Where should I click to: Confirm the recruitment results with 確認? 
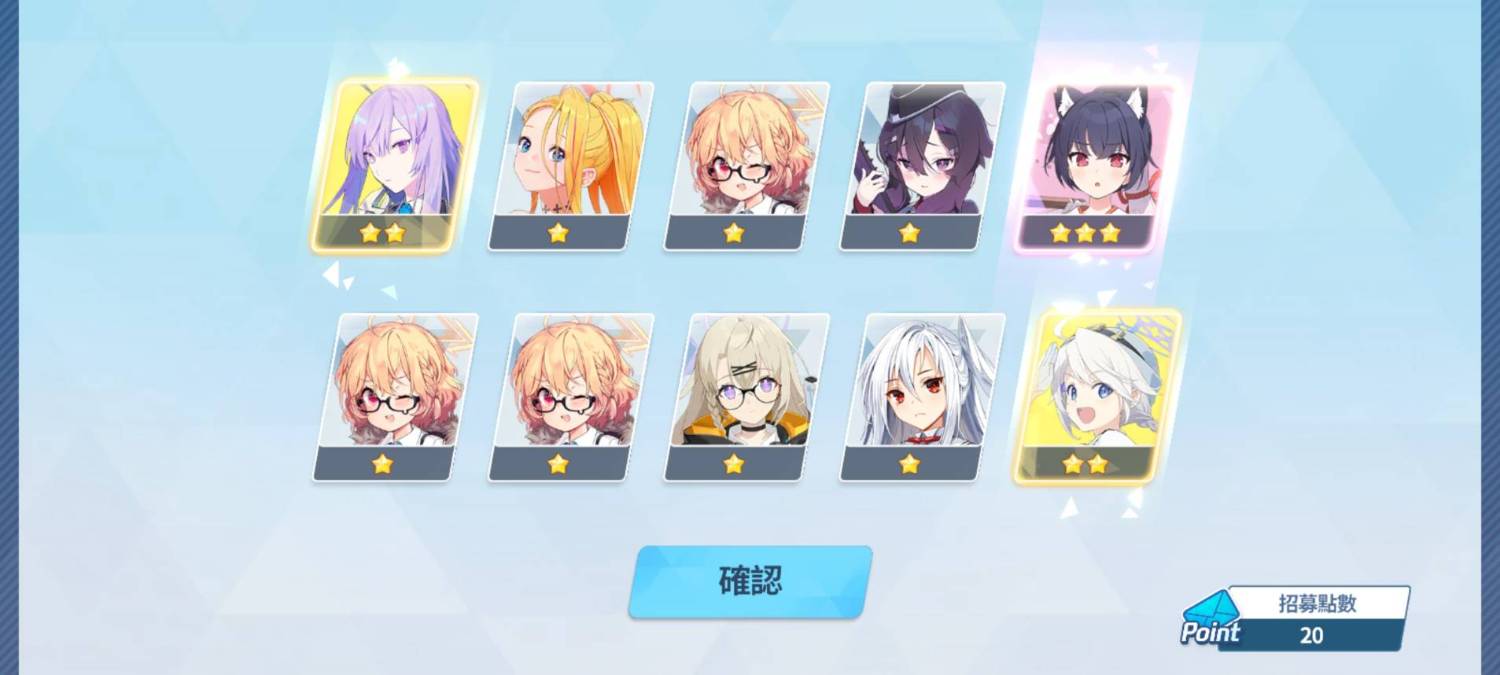(750, 581)
